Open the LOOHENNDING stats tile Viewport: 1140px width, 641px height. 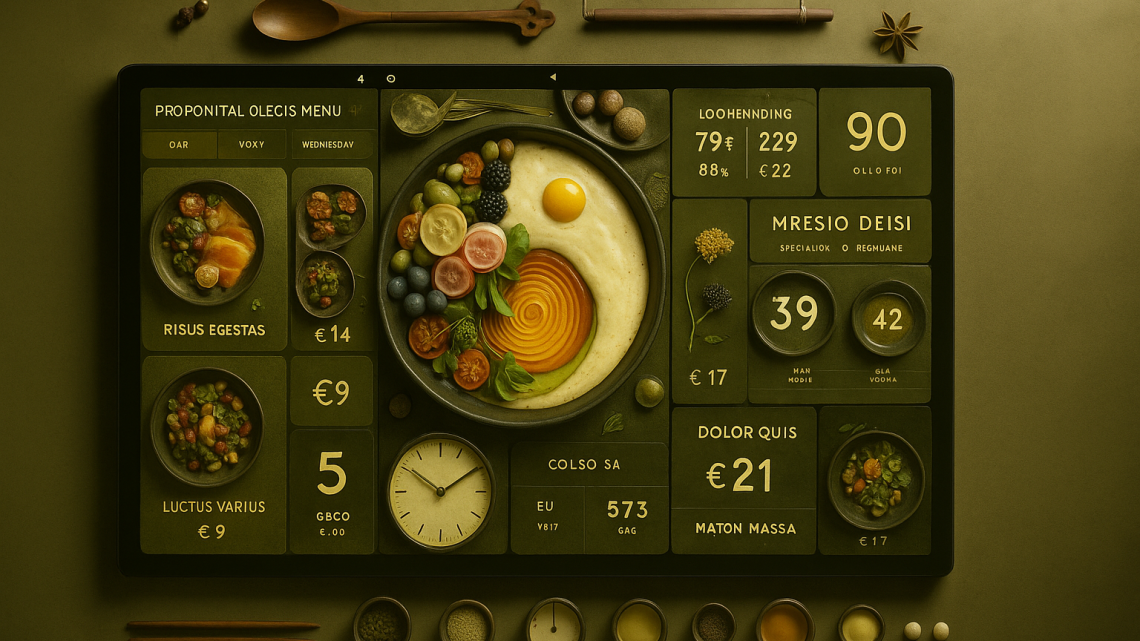tap(744, 141)
